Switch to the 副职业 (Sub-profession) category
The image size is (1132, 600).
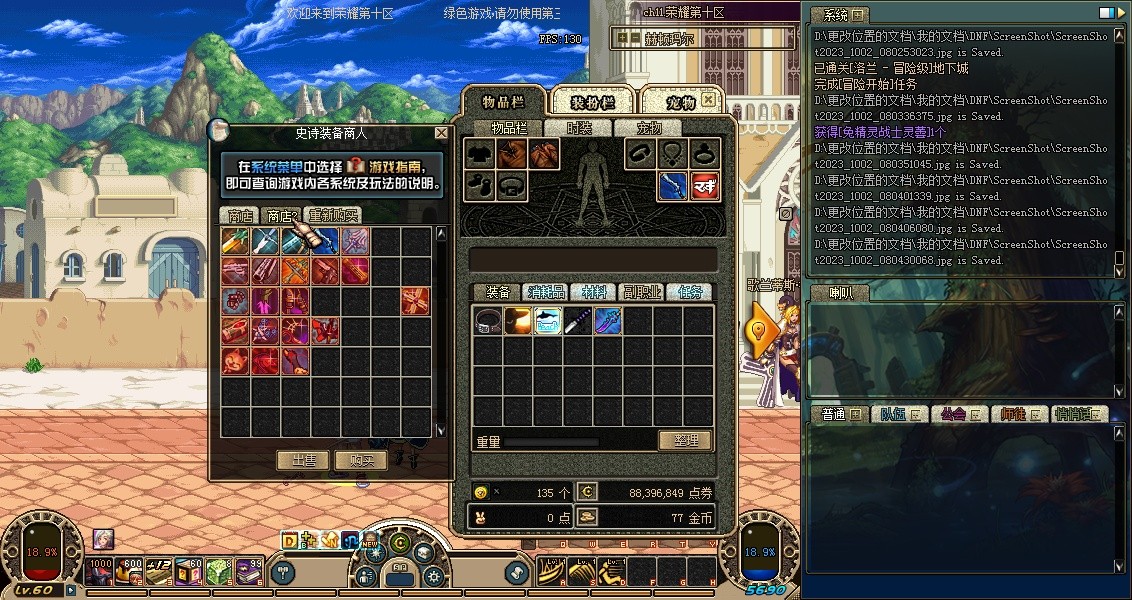[x=642, y=292]
